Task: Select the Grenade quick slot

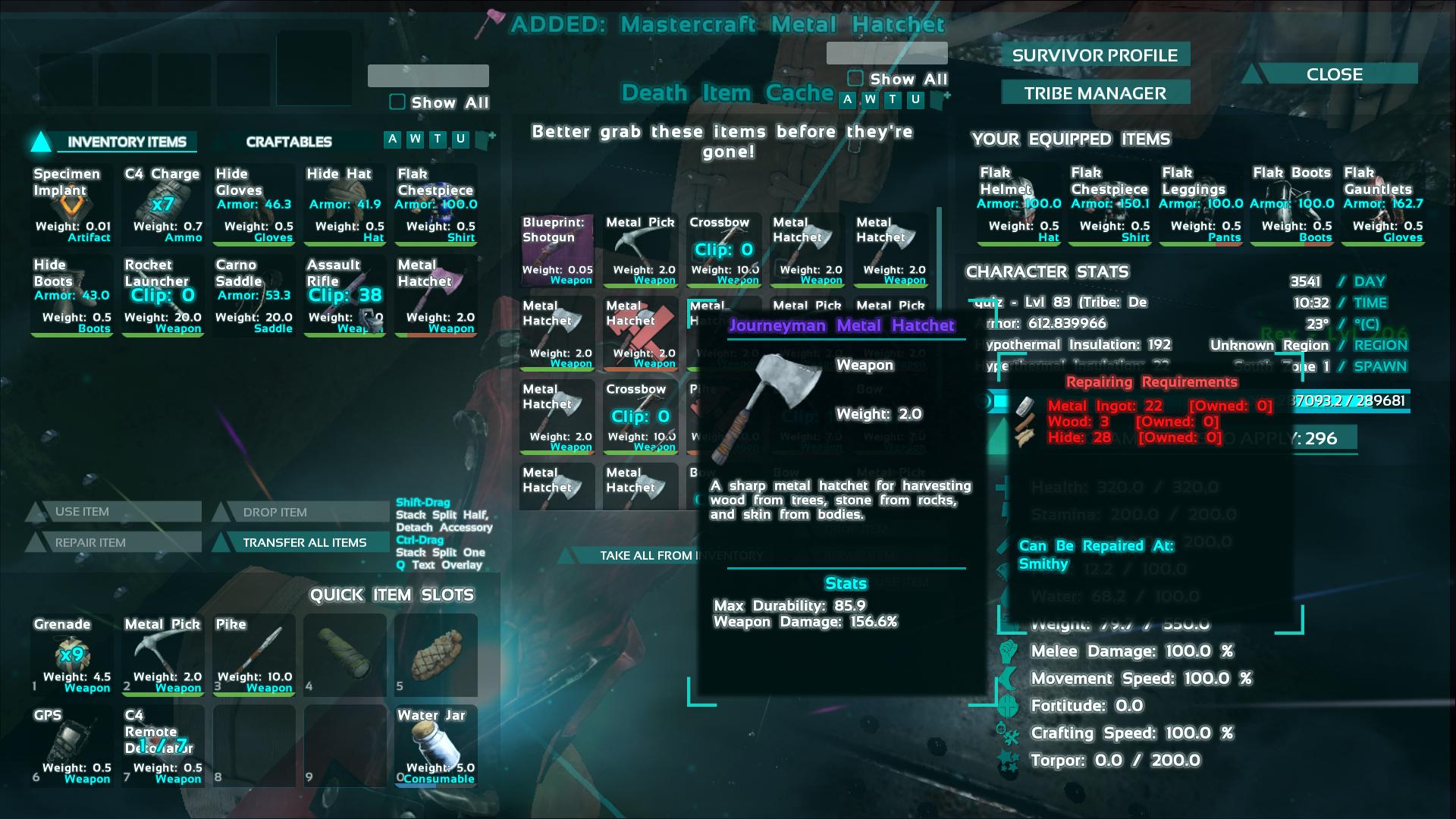Action: coord(72,655)
